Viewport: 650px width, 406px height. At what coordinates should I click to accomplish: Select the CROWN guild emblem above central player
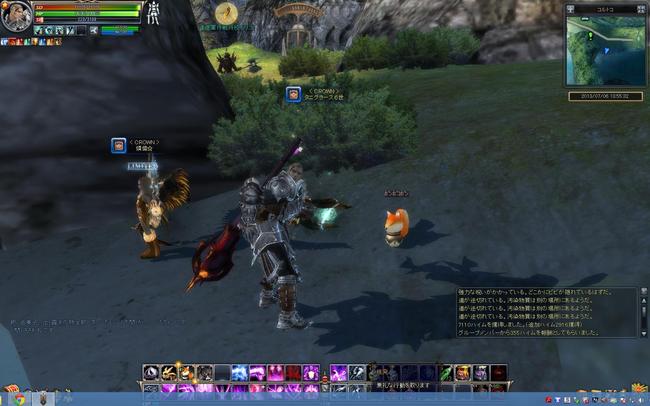coord(293,94)
